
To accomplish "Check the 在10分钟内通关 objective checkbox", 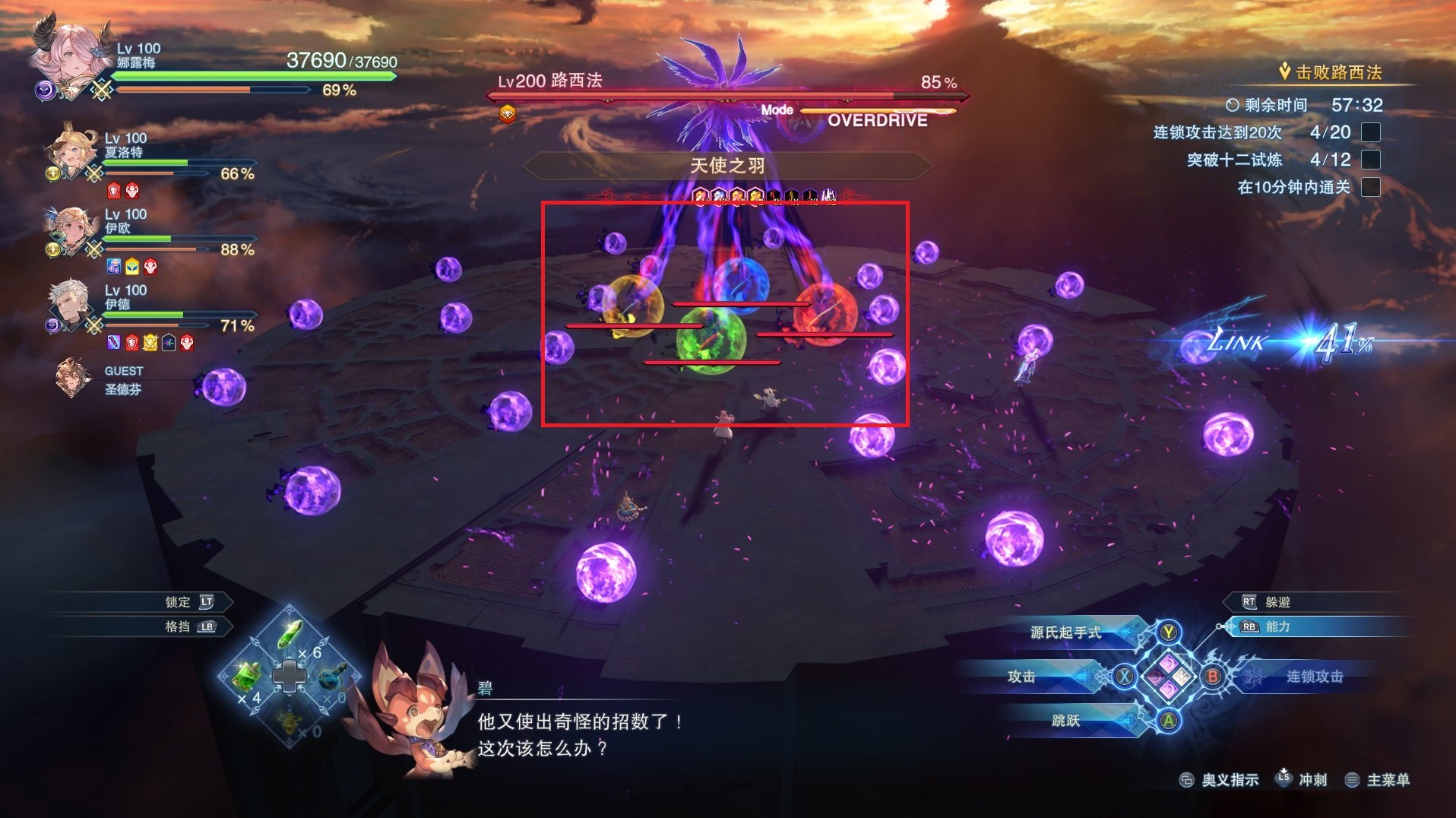I will click(x=1372, y=187).
